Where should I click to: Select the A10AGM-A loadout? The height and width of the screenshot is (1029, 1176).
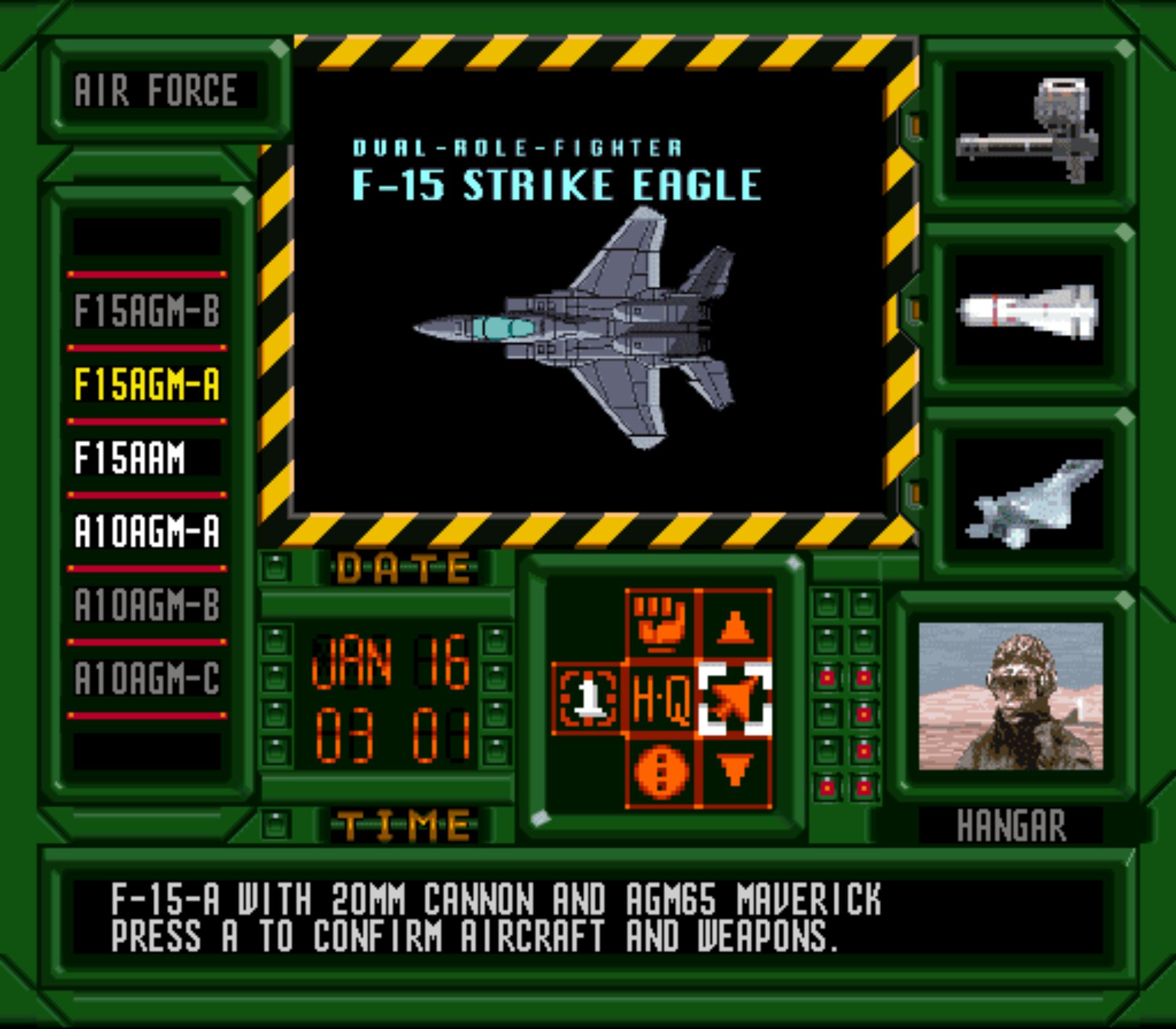146,531
